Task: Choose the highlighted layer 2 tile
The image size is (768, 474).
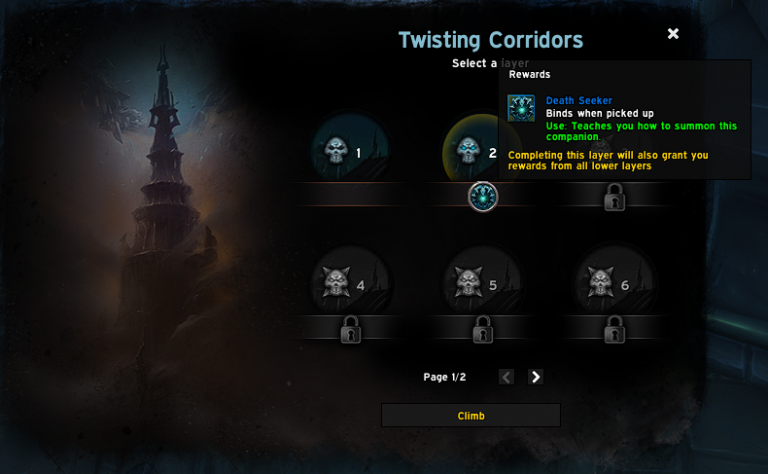Action: point(480,152)
